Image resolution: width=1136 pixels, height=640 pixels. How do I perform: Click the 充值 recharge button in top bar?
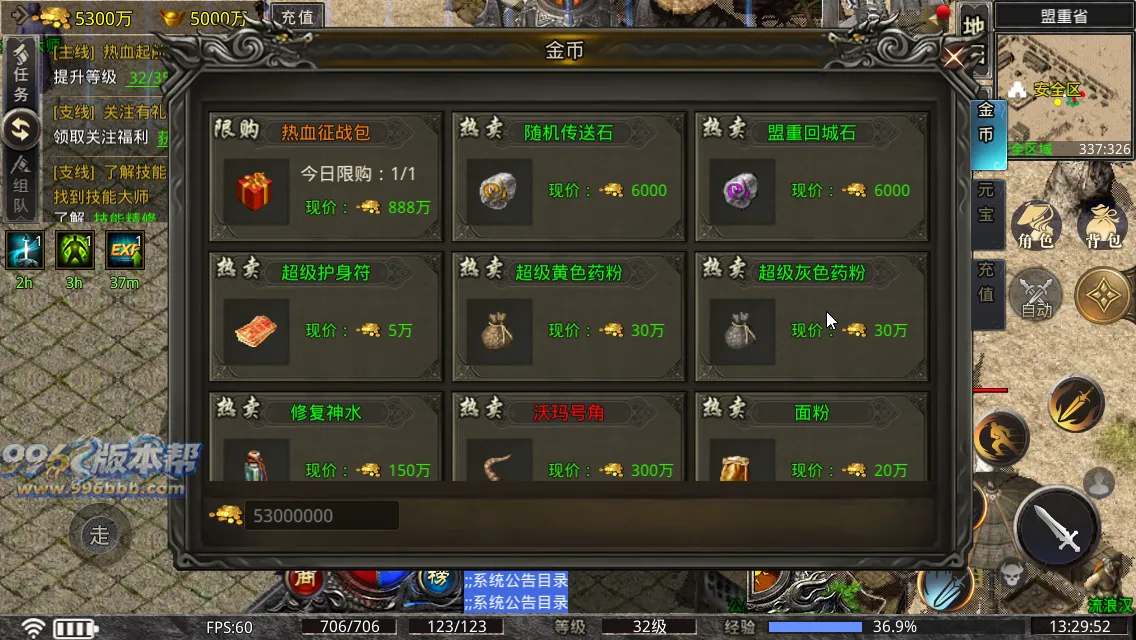coord(296,17)
